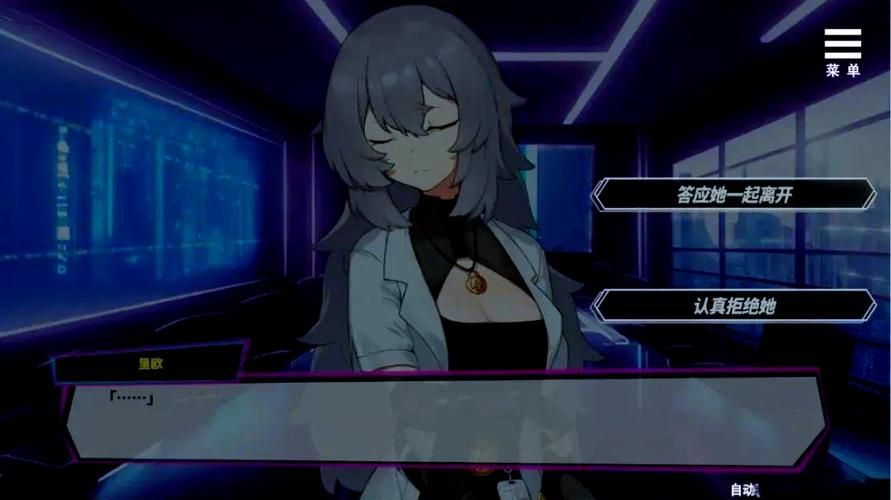Open the 菜单 hamburger menu

click(842, 52)
